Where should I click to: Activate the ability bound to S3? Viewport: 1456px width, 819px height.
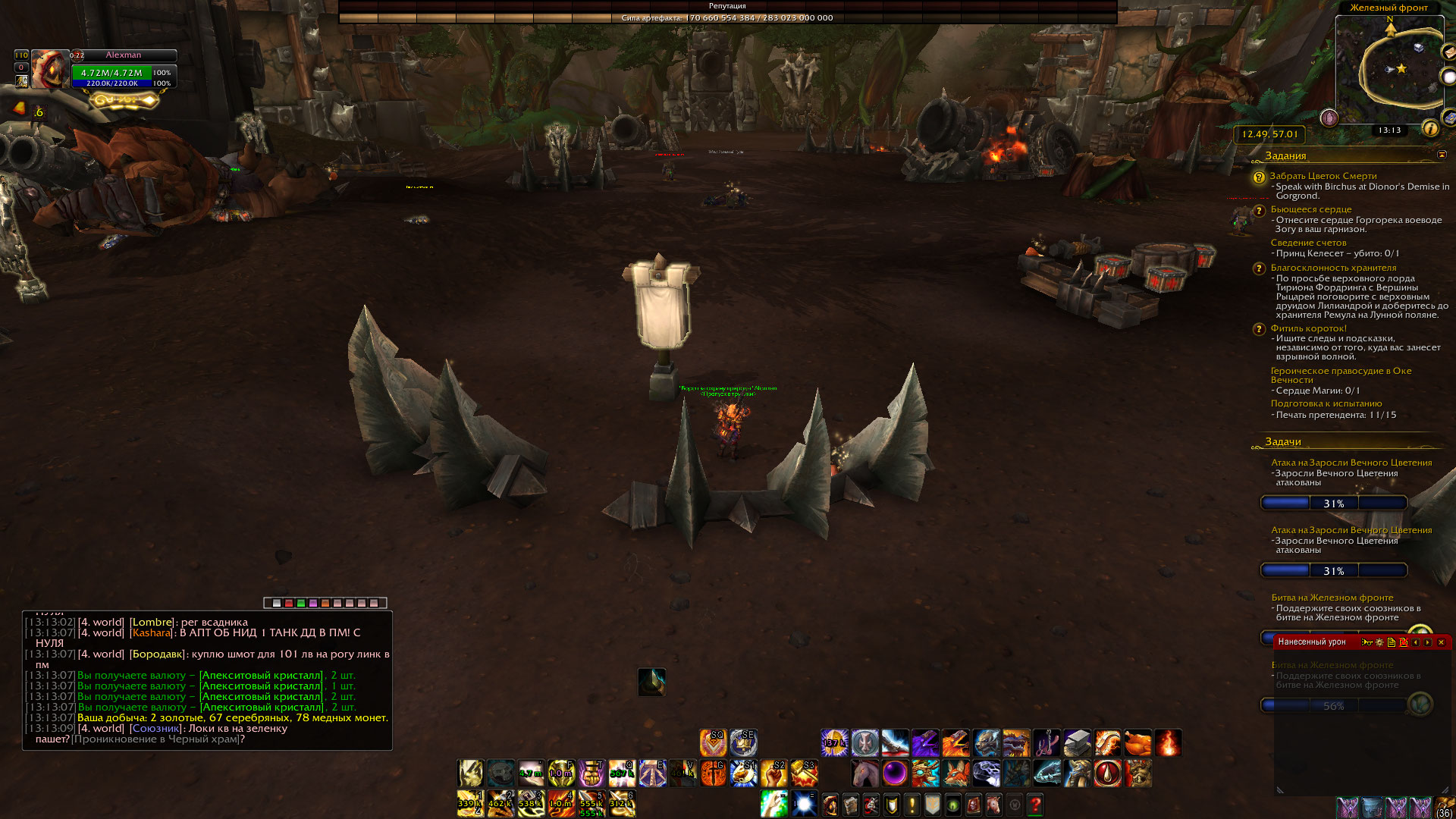pos(804,773)
